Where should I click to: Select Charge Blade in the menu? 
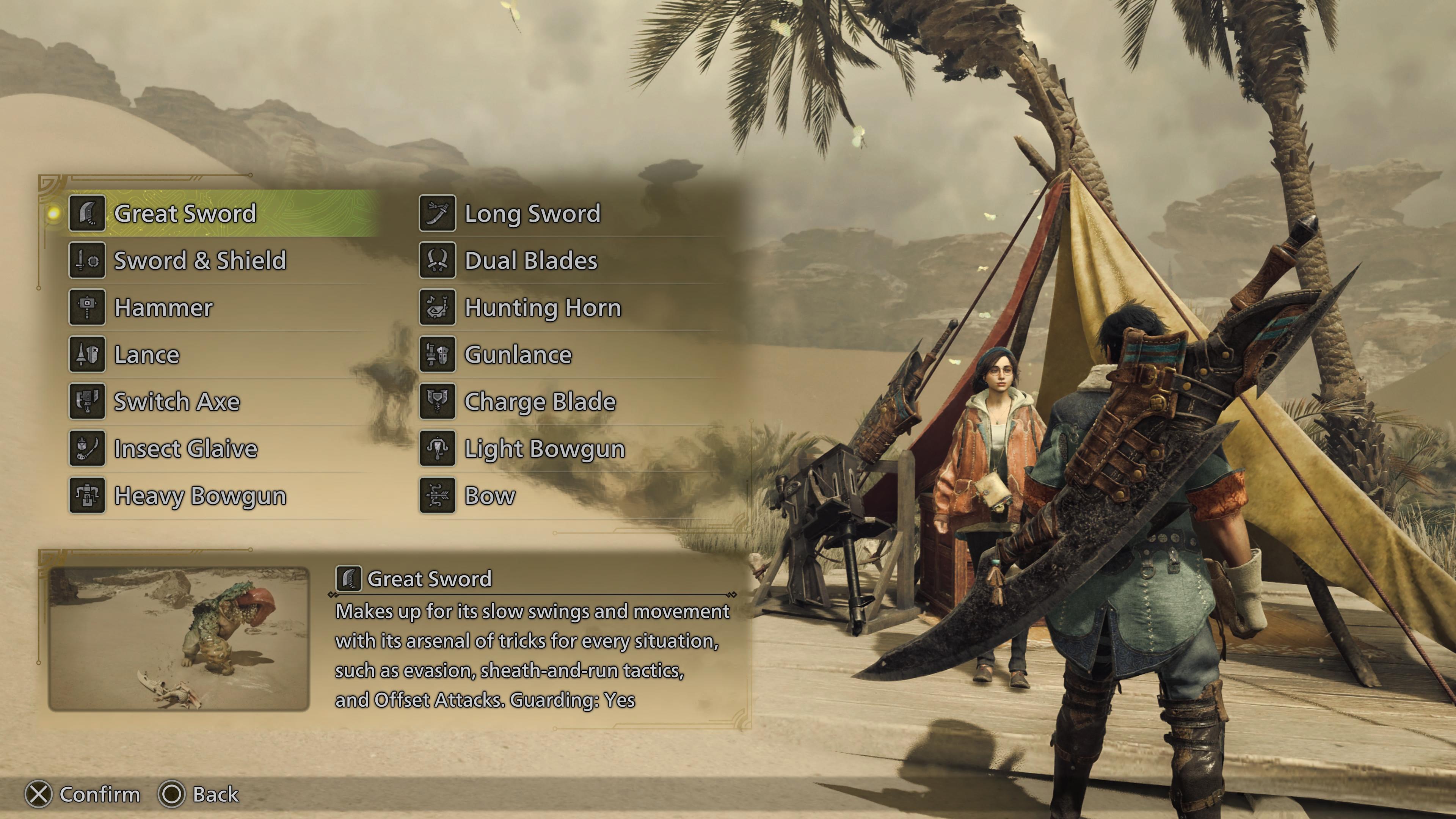coord(539,402)
